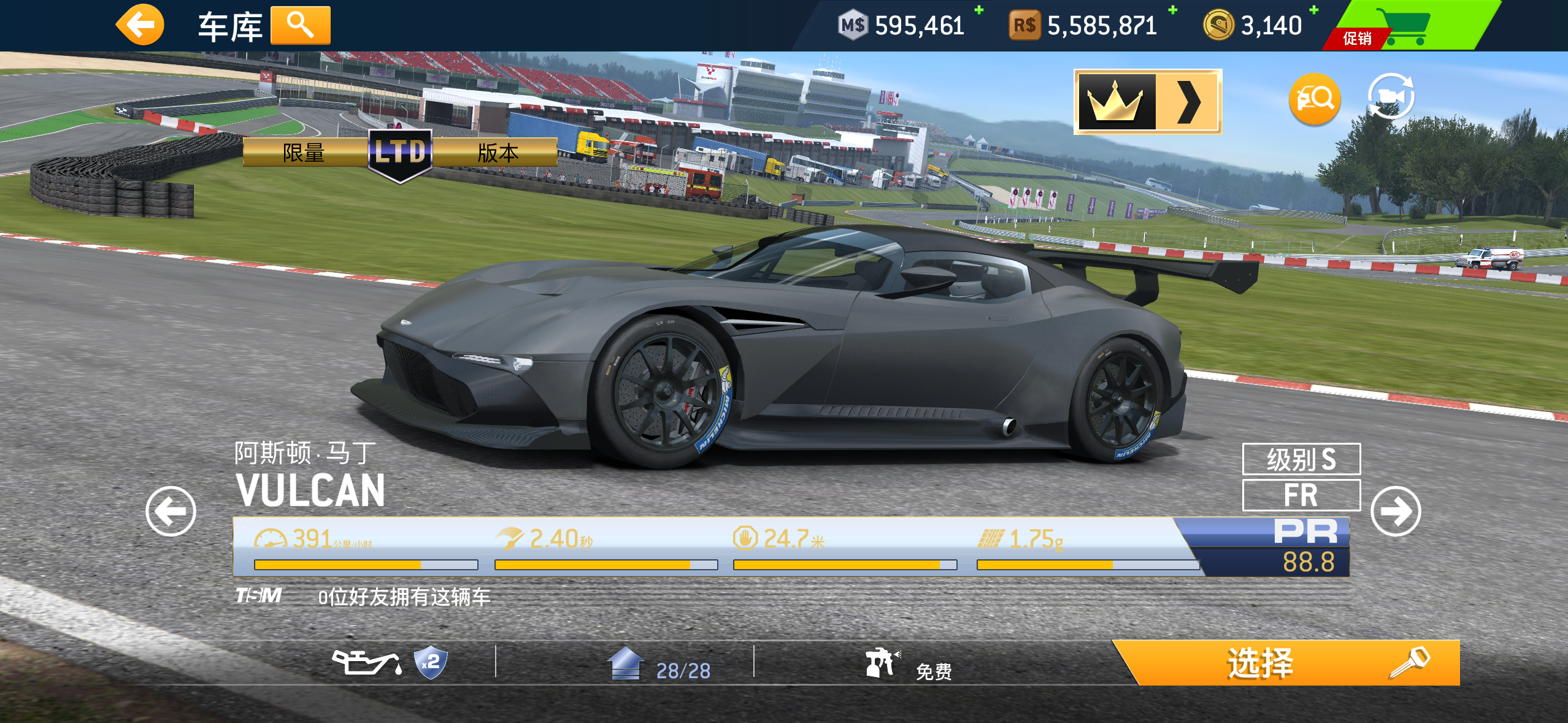Go back using the orange arrow button

pos(140,25)
